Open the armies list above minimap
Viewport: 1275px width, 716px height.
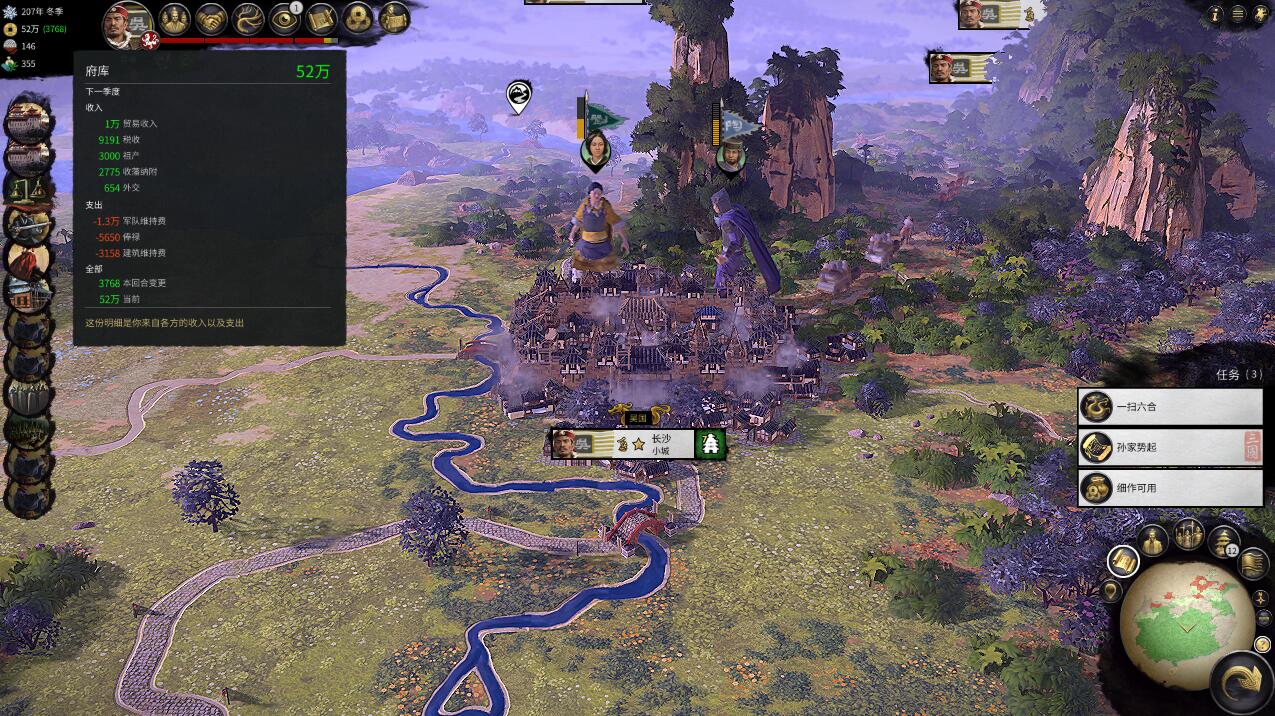pos(1189,534)
